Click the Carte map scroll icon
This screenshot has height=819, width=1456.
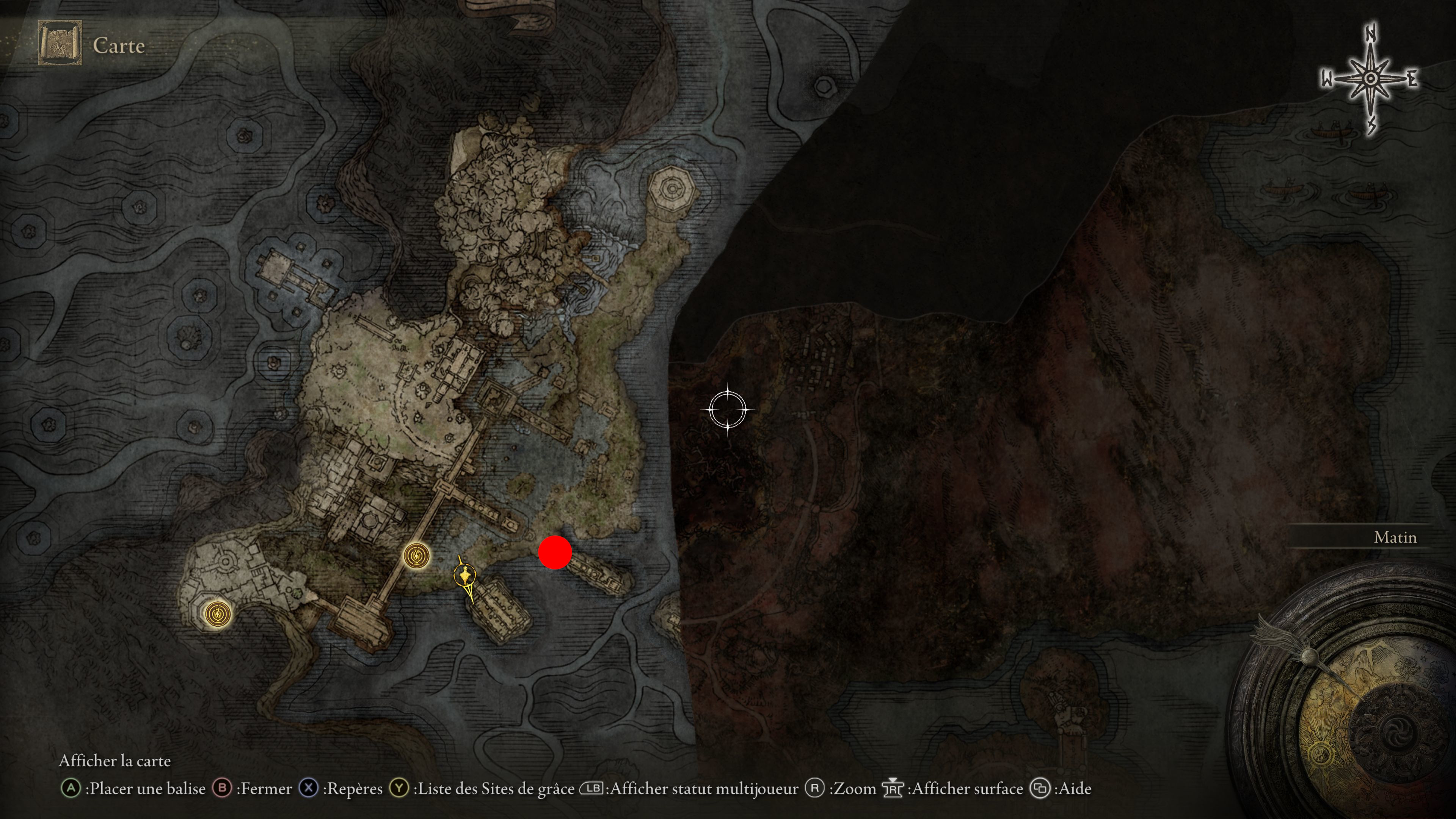pyautogui.click(x=60, y=43)
